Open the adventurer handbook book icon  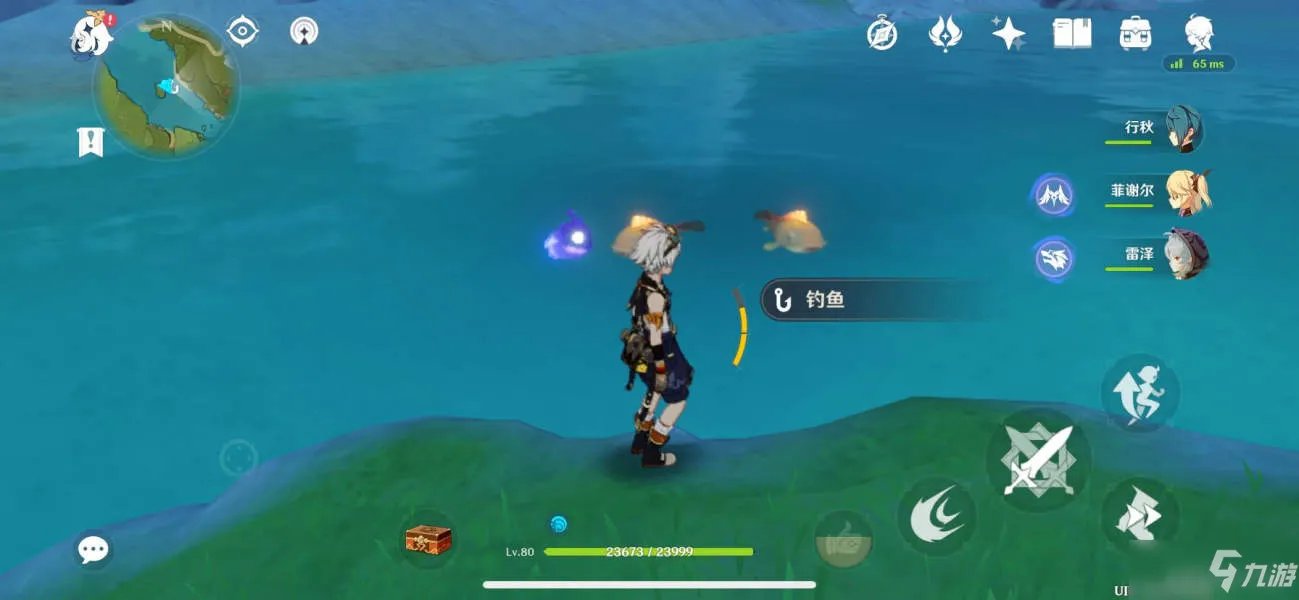click(1072, 34)
